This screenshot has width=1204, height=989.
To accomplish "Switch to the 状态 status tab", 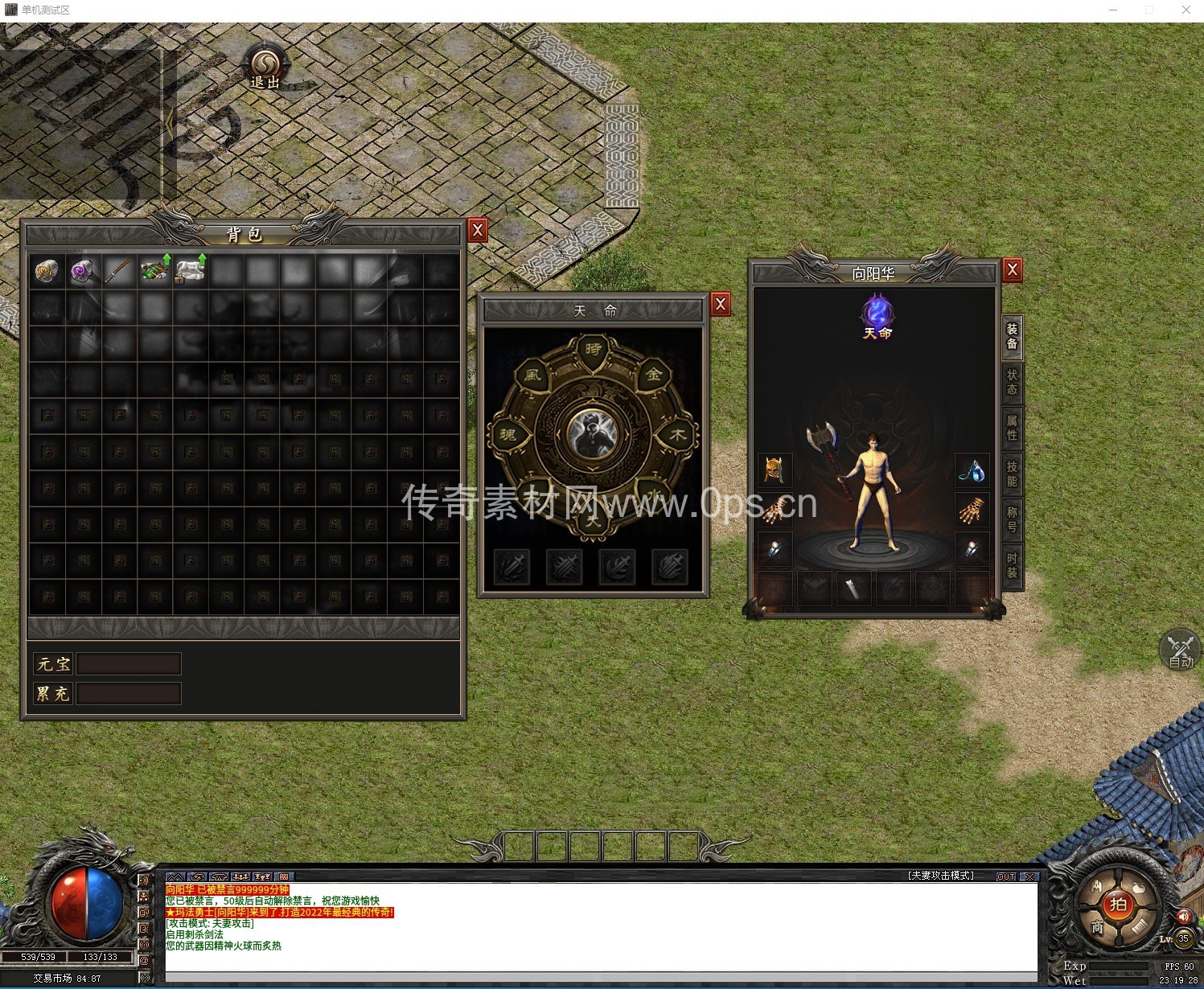I will tap(1012, 382).
